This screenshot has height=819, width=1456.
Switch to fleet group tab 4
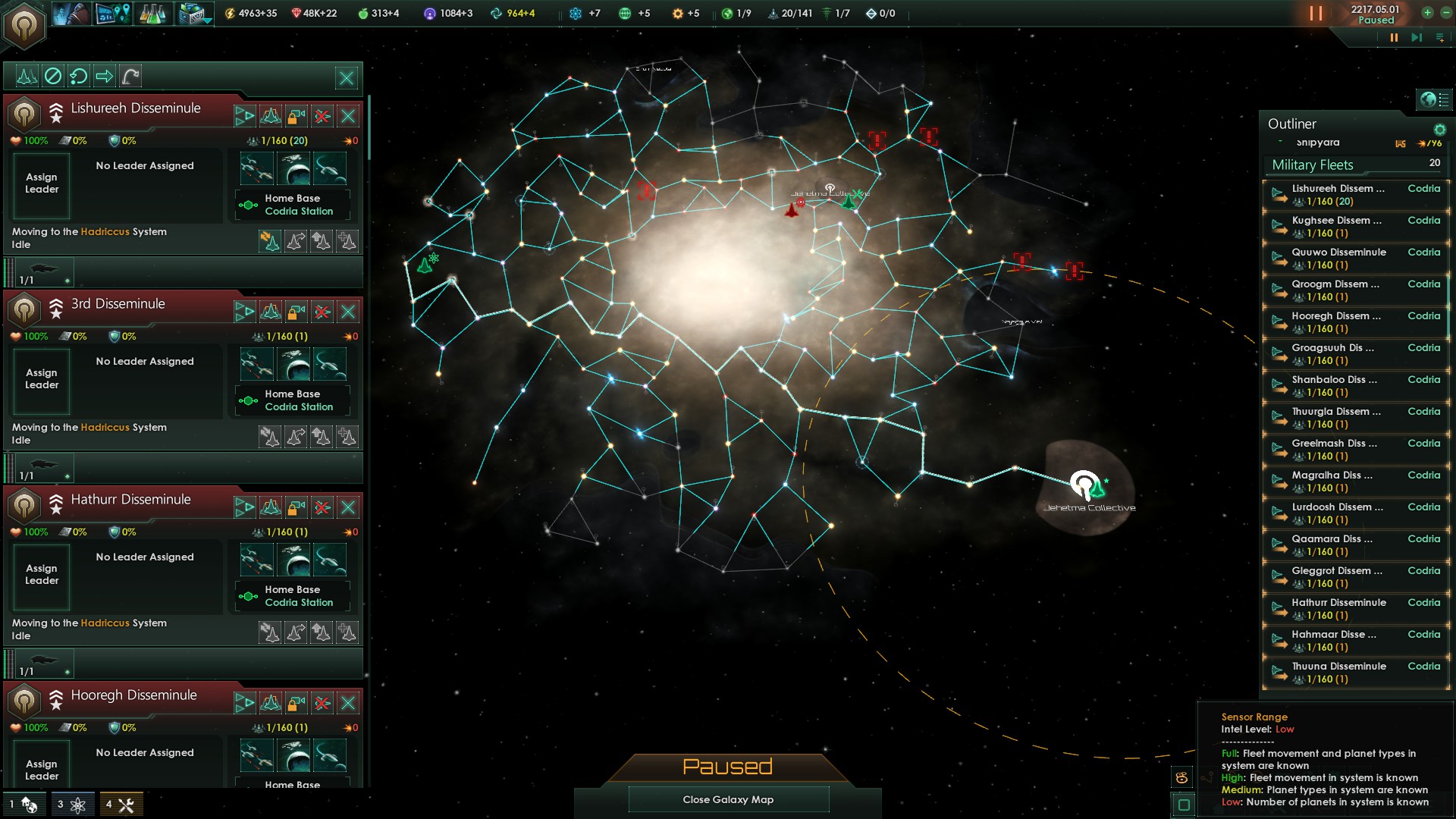pos(120,805)
